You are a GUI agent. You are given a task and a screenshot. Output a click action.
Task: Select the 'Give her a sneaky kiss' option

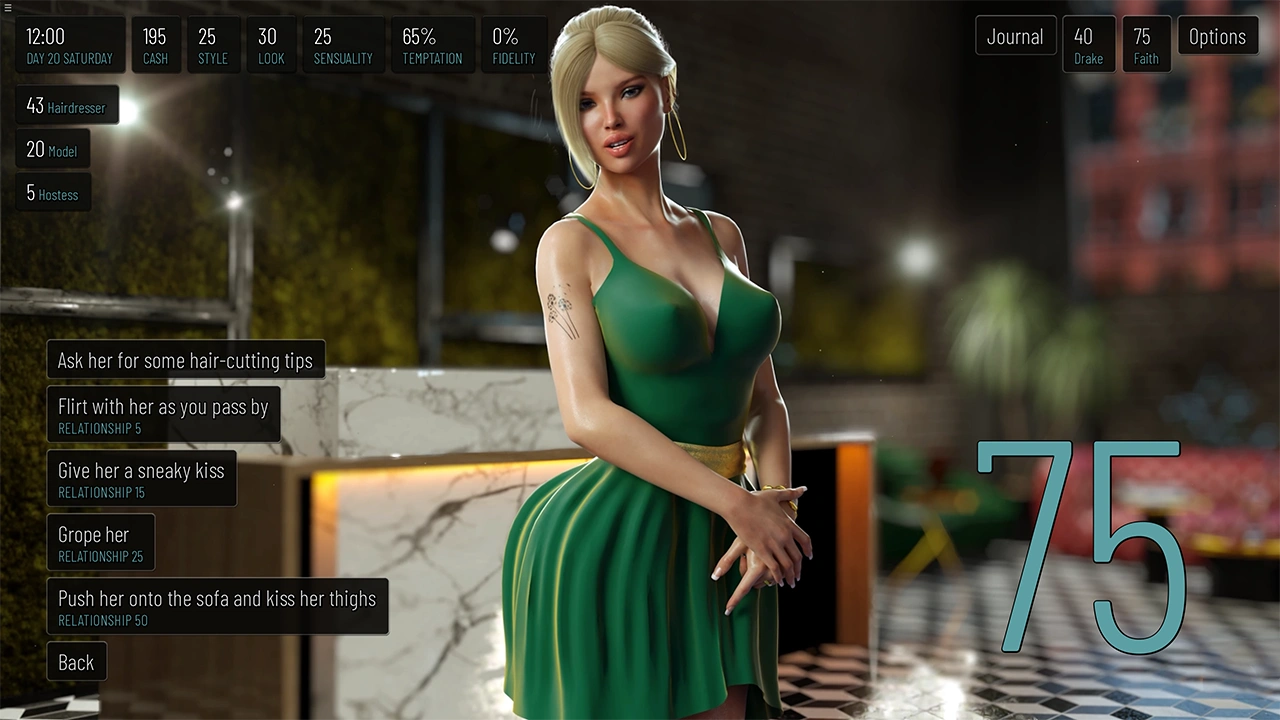point(141,479)
